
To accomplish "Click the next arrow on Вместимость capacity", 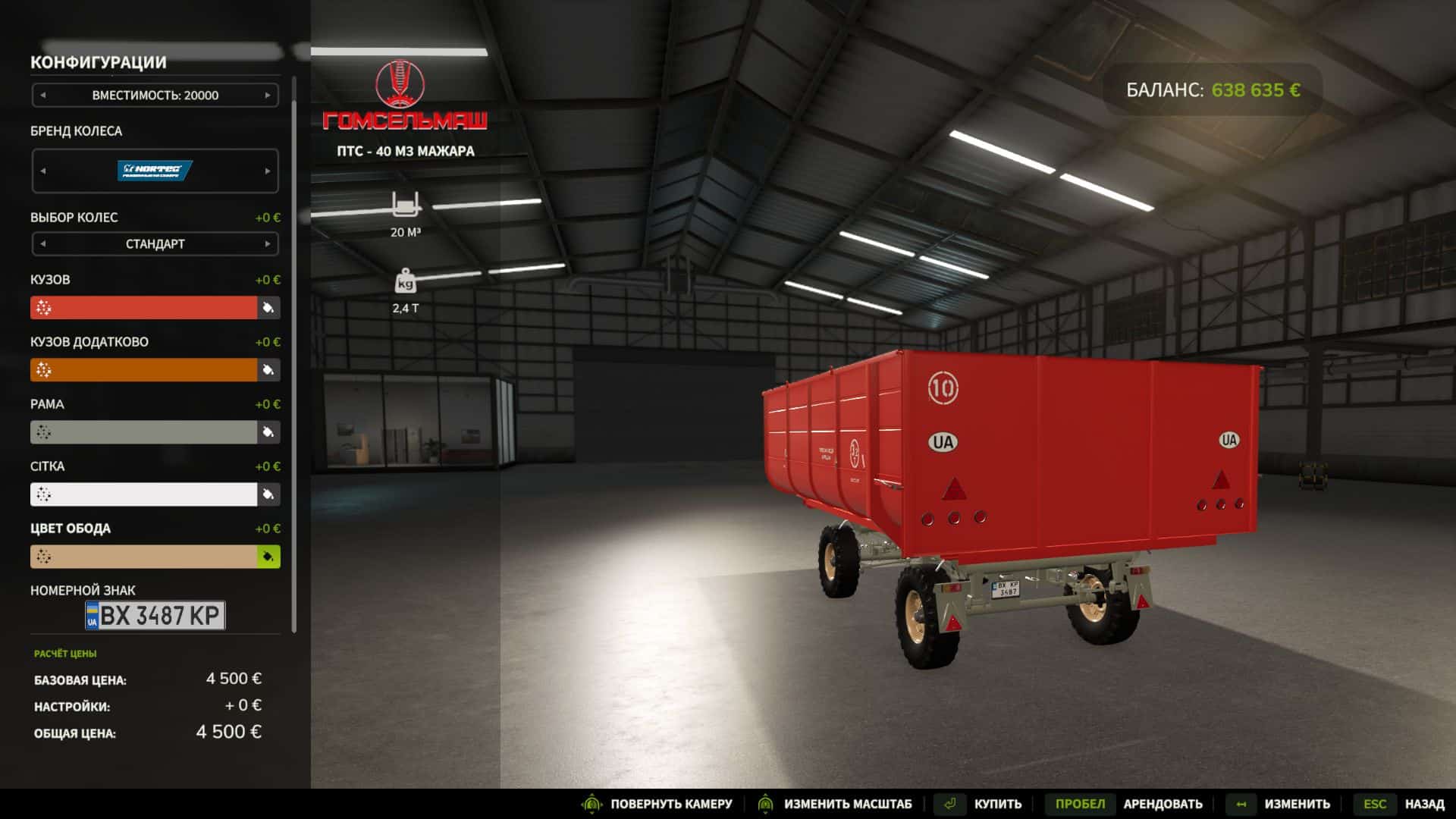I will coord(267,96).
